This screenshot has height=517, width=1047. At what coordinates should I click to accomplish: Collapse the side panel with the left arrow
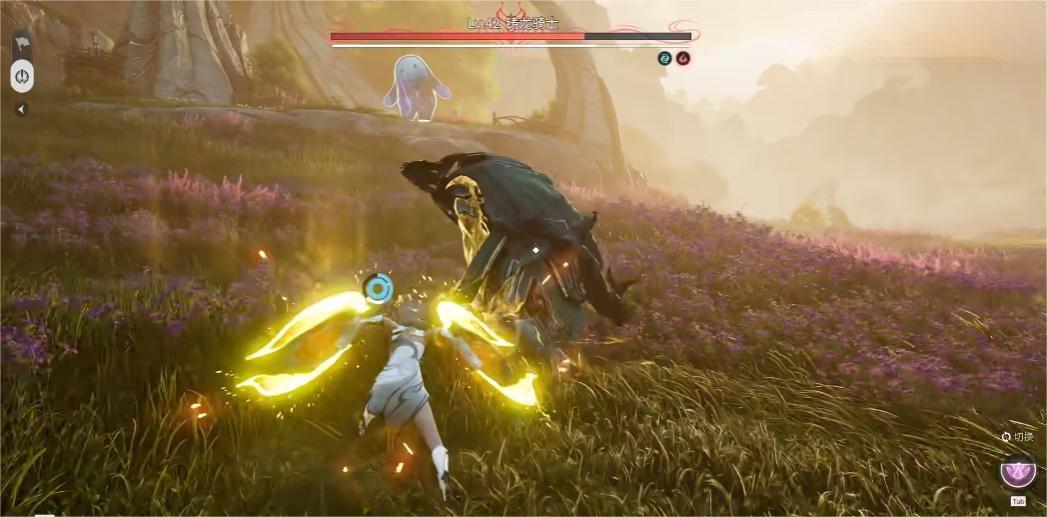[x=21, y=109]
